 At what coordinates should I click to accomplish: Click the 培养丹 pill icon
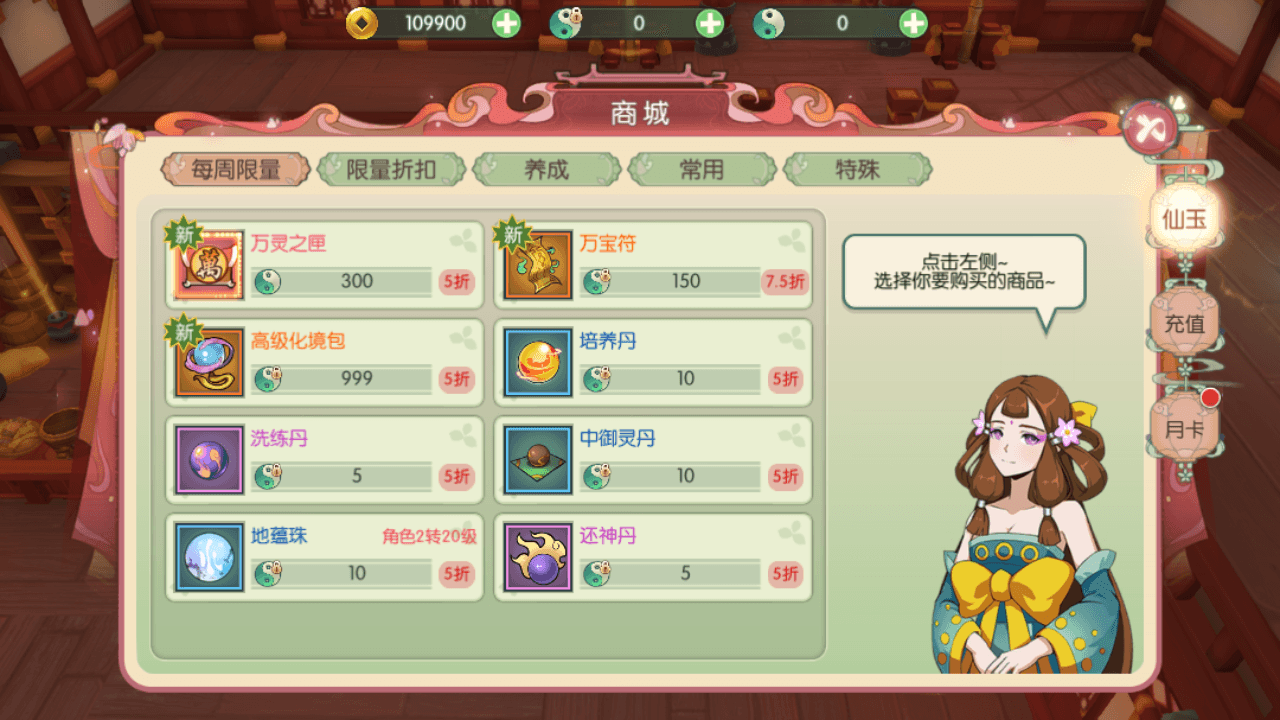[x=537, y=361]
